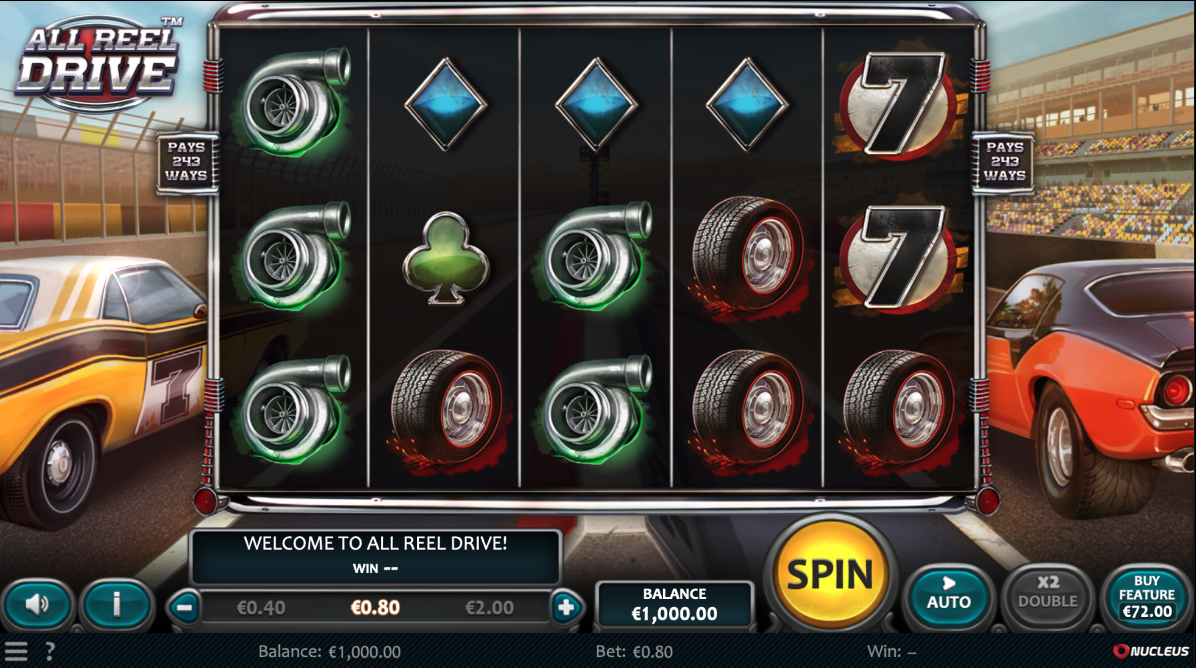Activate the X2 DOUBLE gamble button
This screenshot has height=668, width=1196.
[x=1047, y=593]
